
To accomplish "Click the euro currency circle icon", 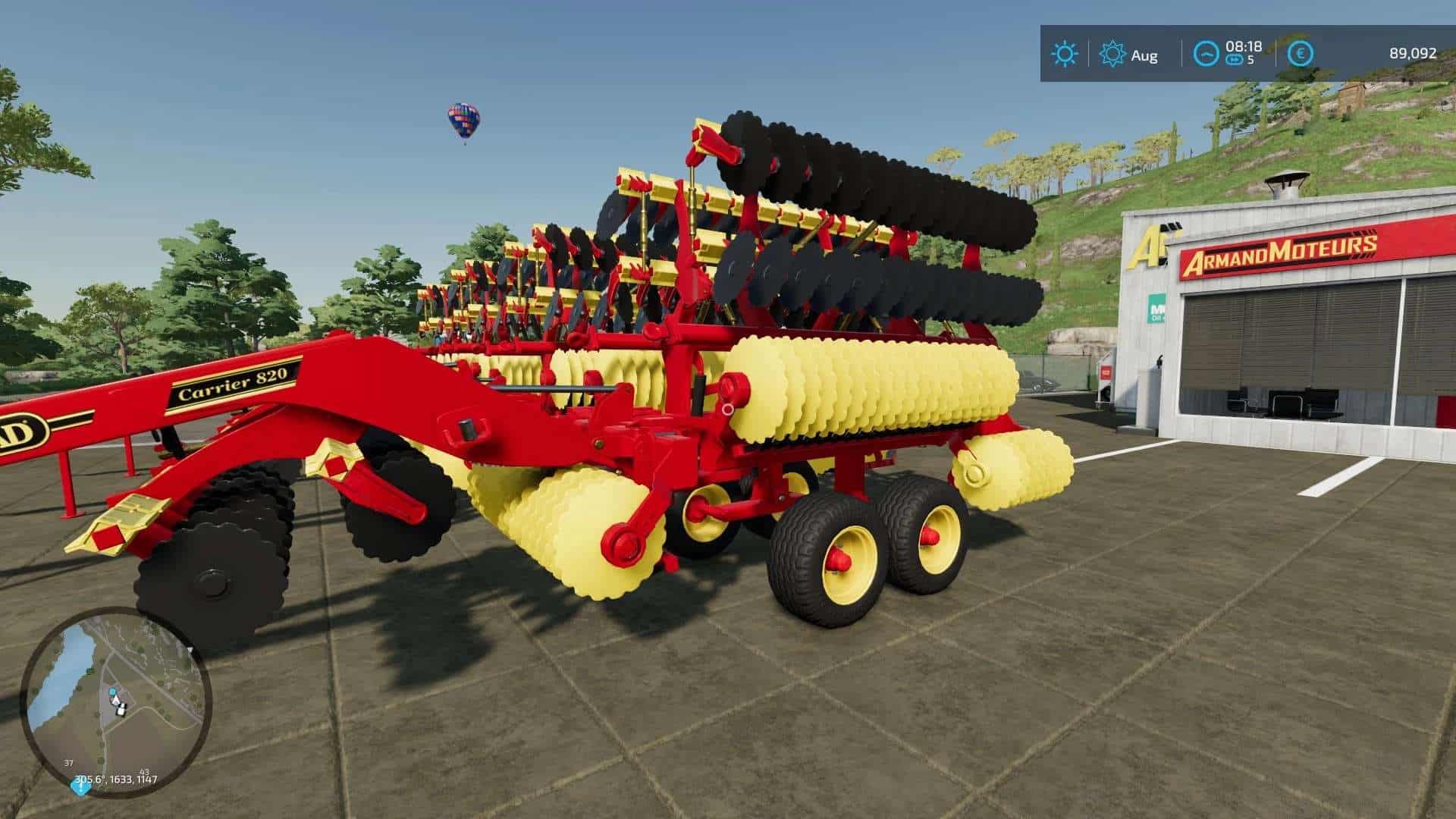I will [x=1301, y=53].
